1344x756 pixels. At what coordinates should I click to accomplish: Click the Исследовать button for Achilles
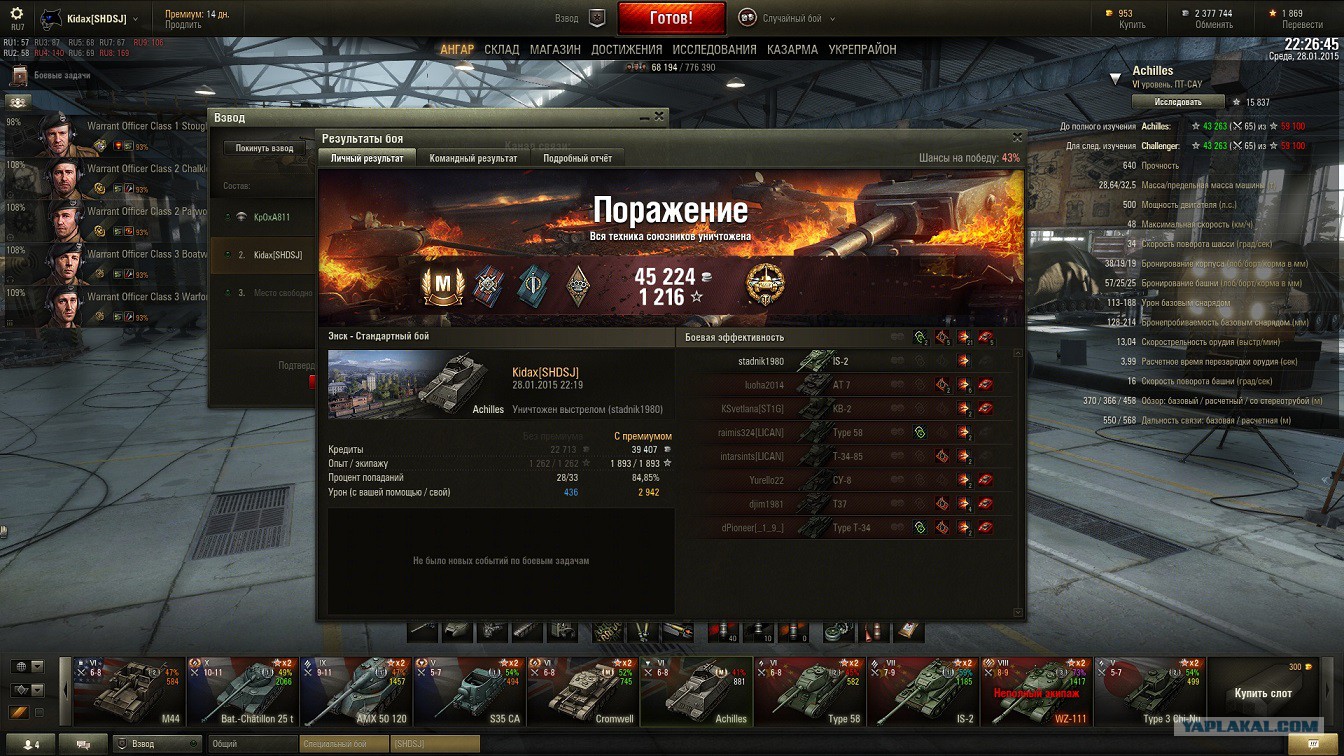click(1177, 102)
